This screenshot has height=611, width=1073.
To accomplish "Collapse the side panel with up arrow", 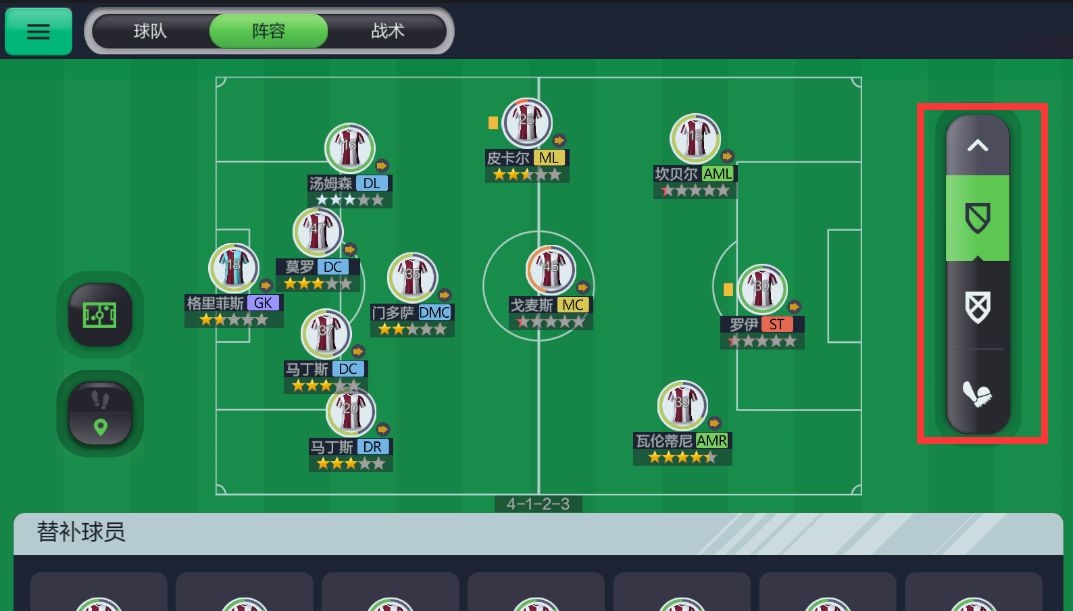I will coord(978,146).
